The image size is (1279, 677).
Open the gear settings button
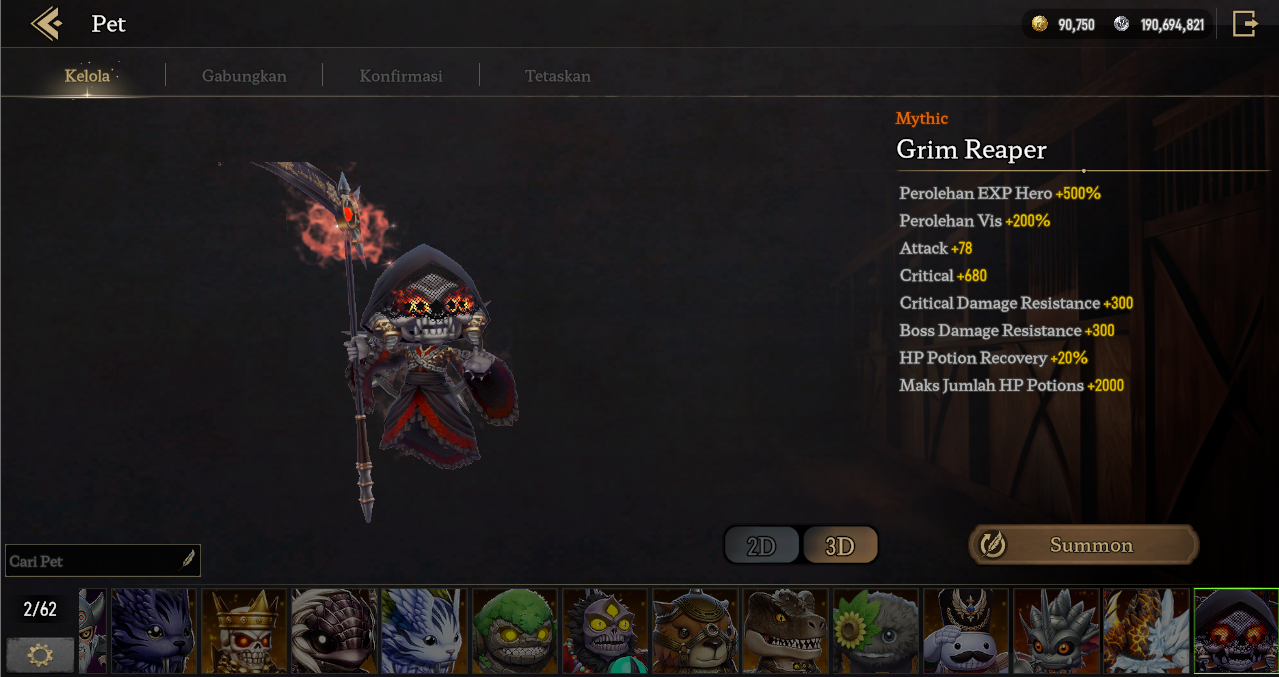(x=40, y=655)
